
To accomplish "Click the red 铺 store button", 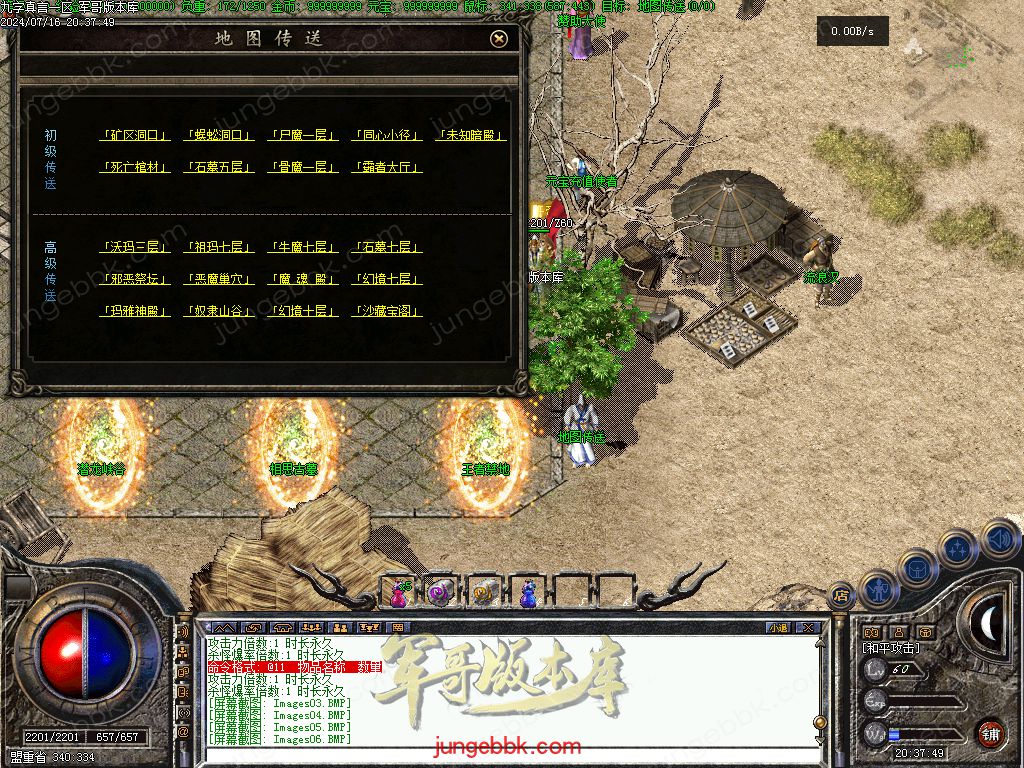I will 990,733.
